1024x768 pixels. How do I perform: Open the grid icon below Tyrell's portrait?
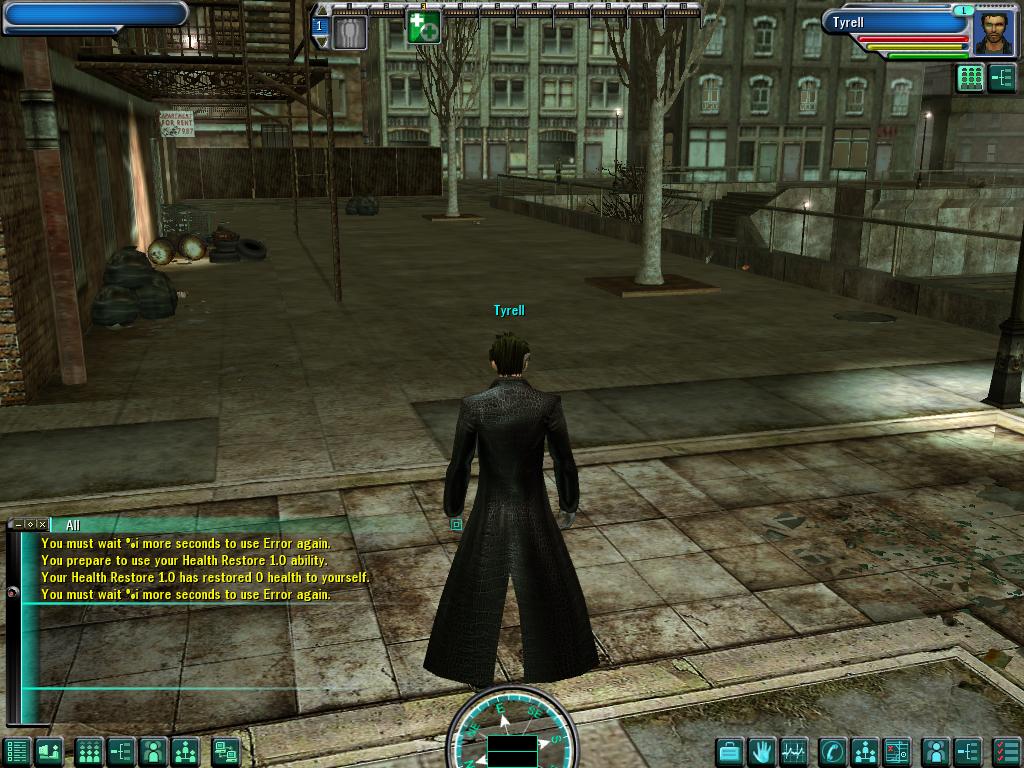pyautogui.click(x=970, y=79)
